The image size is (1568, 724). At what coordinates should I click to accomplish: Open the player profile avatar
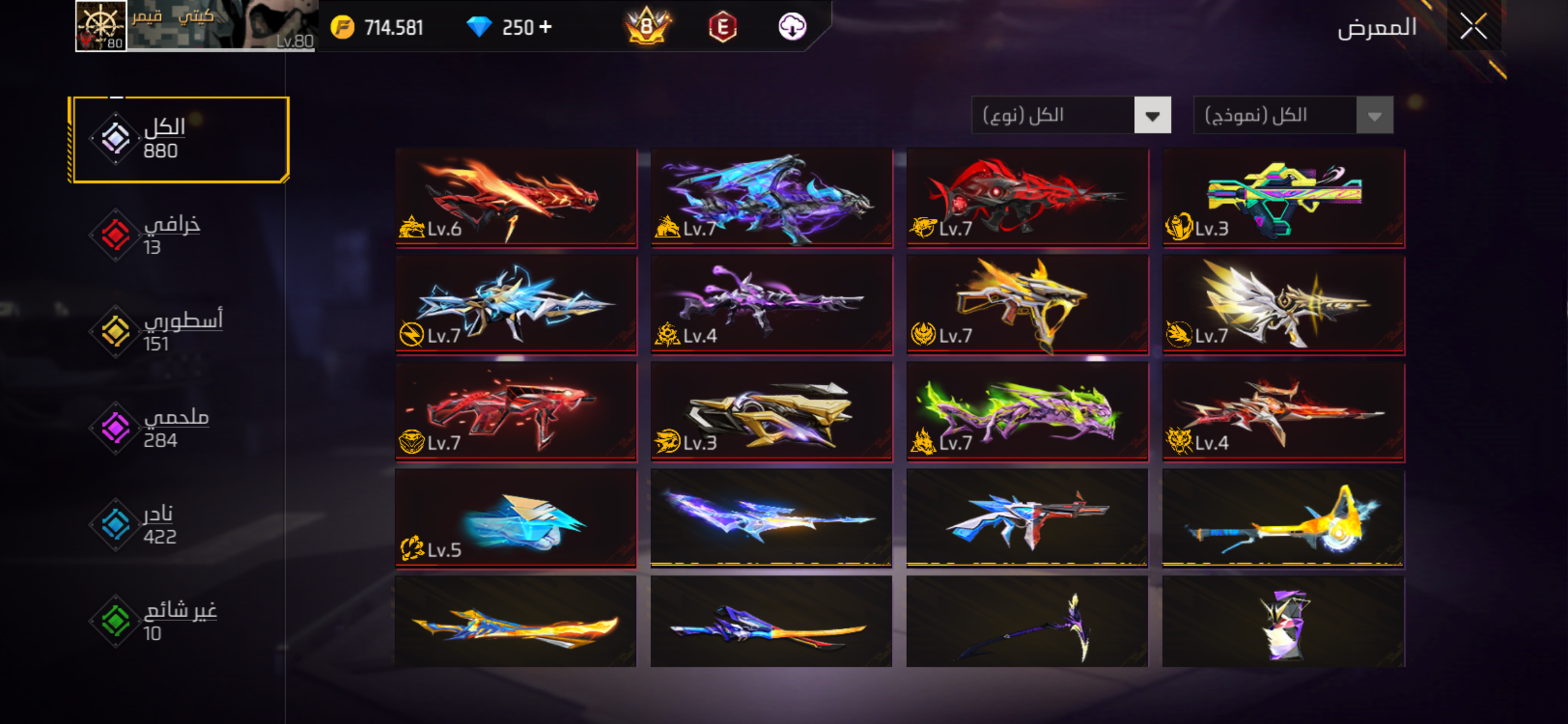[x=101, y=26]
